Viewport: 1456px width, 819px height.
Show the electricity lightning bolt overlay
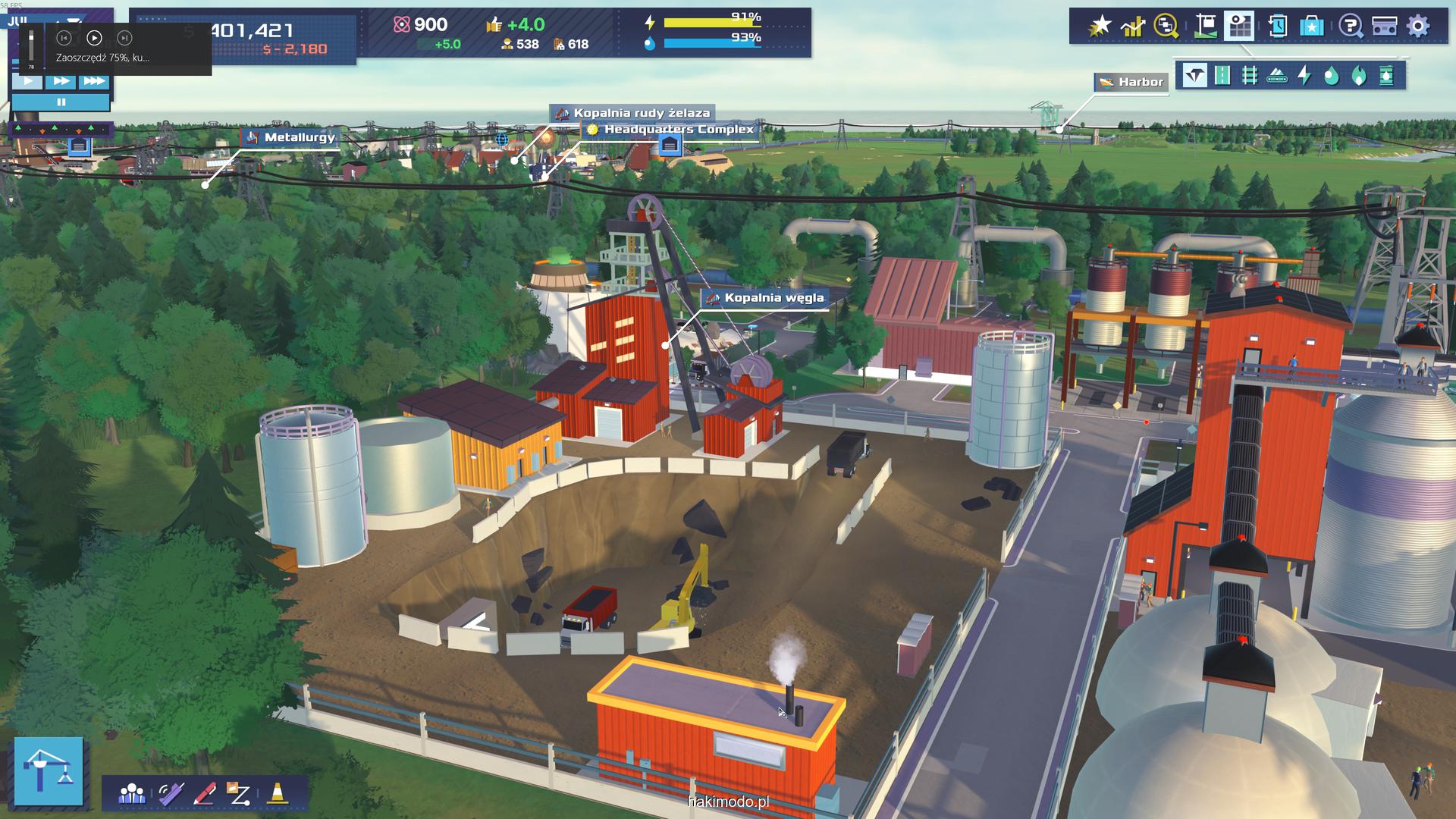[x=1304, y=76]
